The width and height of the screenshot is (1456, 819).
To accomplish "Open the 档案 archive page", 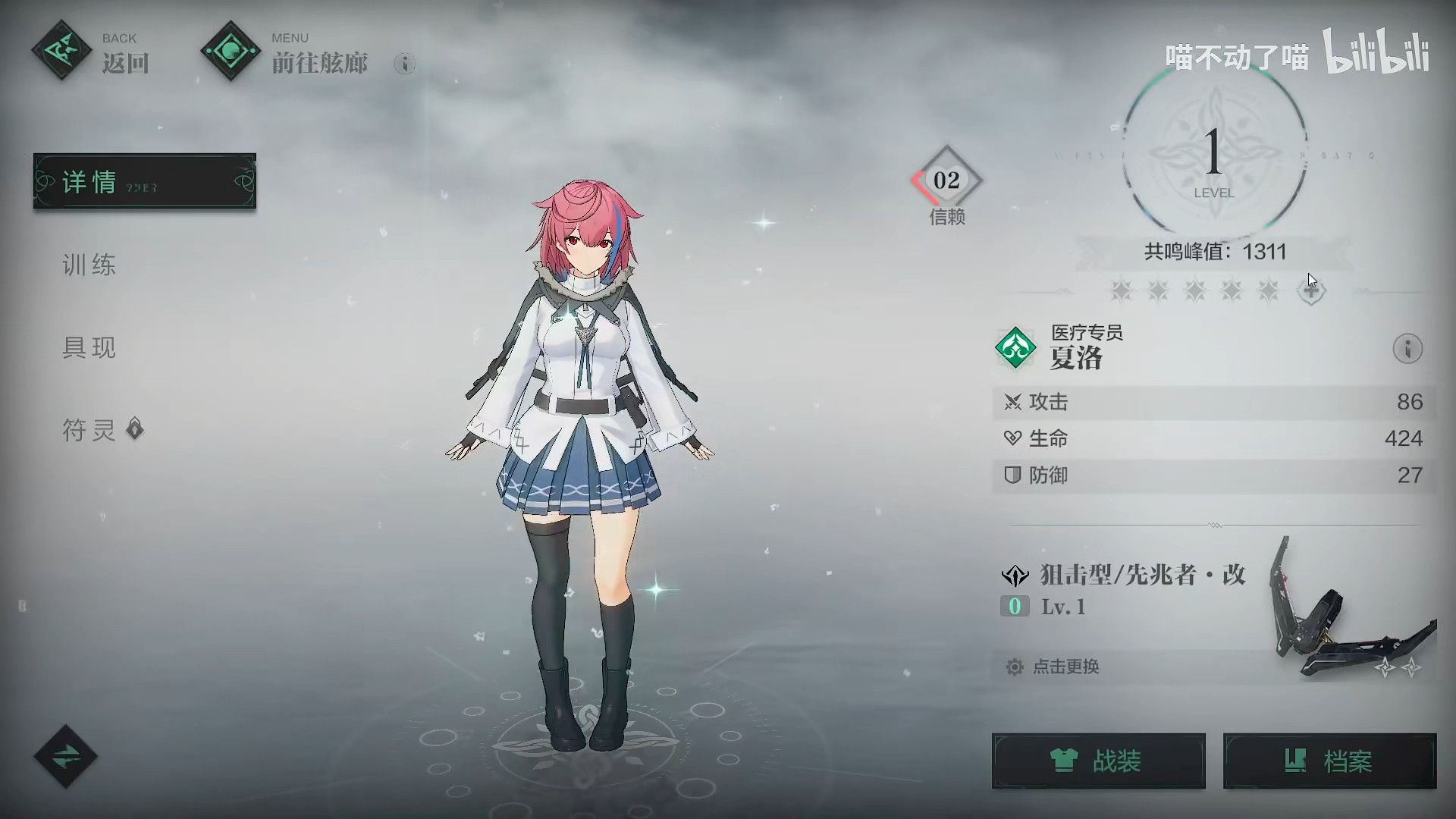I will [x=1329, y=761].
